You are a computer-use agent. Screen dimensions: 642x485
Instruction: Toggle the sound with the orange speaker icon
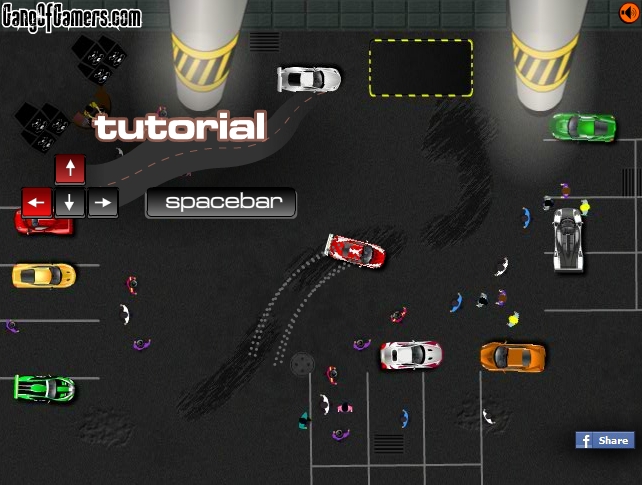point(628,12)
